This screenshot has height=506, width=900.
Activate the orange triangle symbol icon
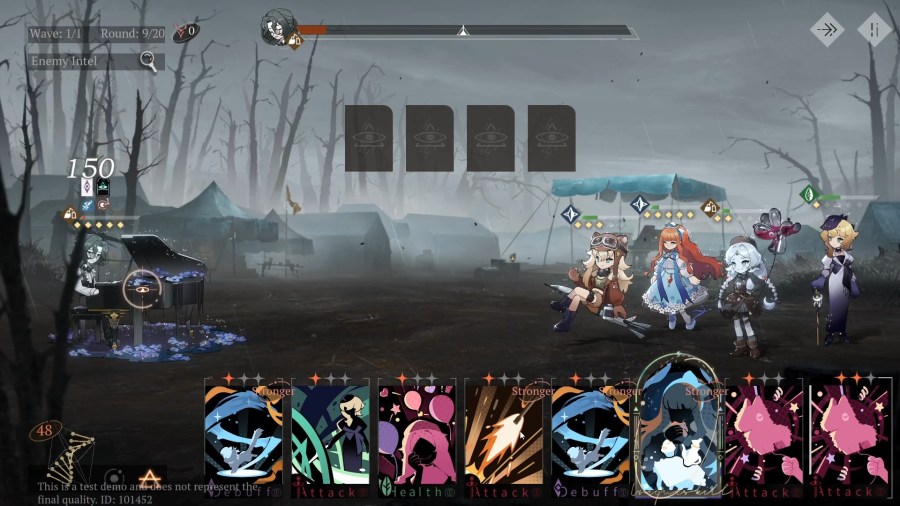click(x=149, y=478)
